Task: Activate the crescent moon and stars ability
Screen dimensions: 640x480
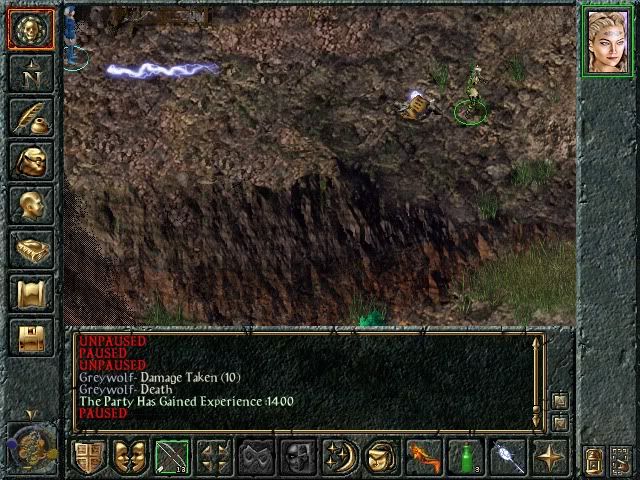Action: 339,458
